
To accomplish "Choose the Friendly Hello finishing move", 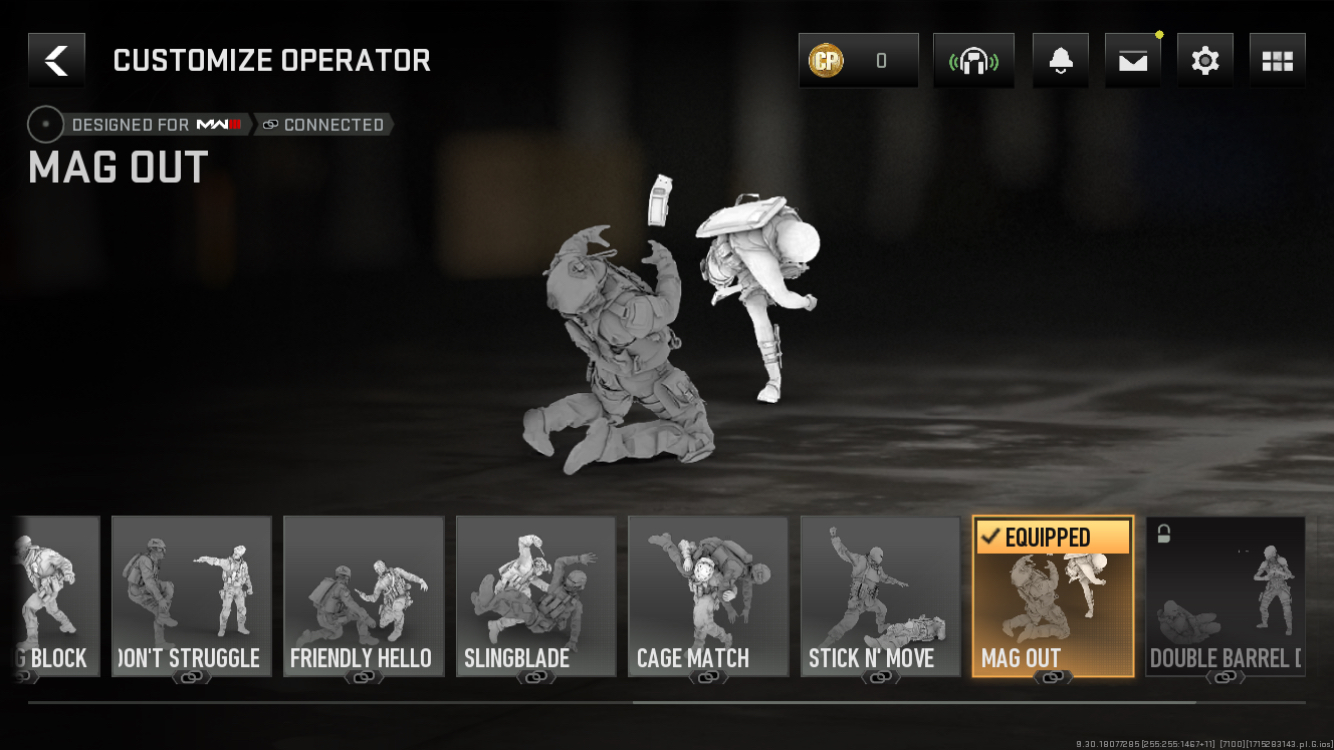I will [363, 596].
